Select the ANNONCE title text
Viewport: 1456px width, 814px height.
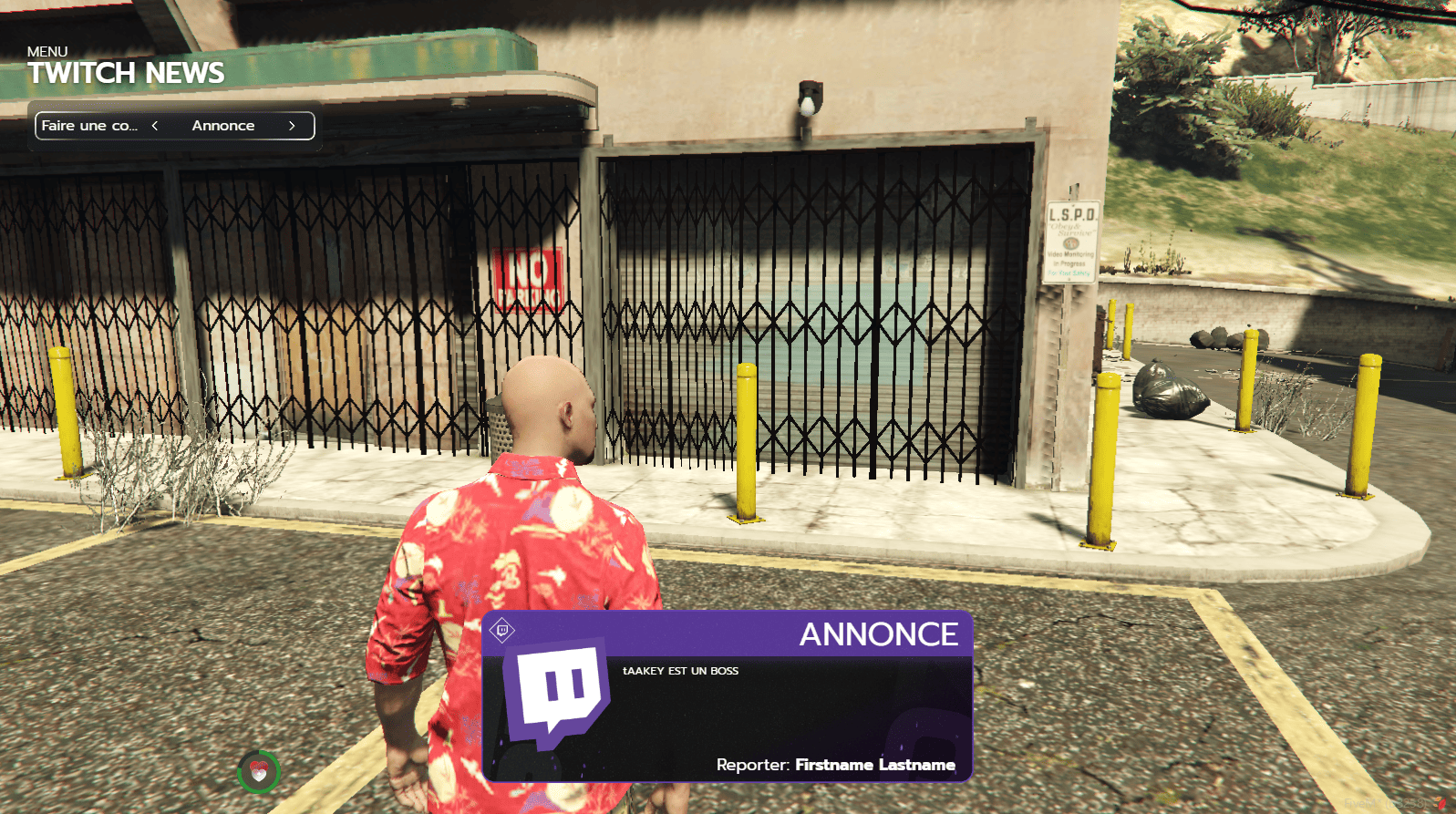[x=879, y=635]
